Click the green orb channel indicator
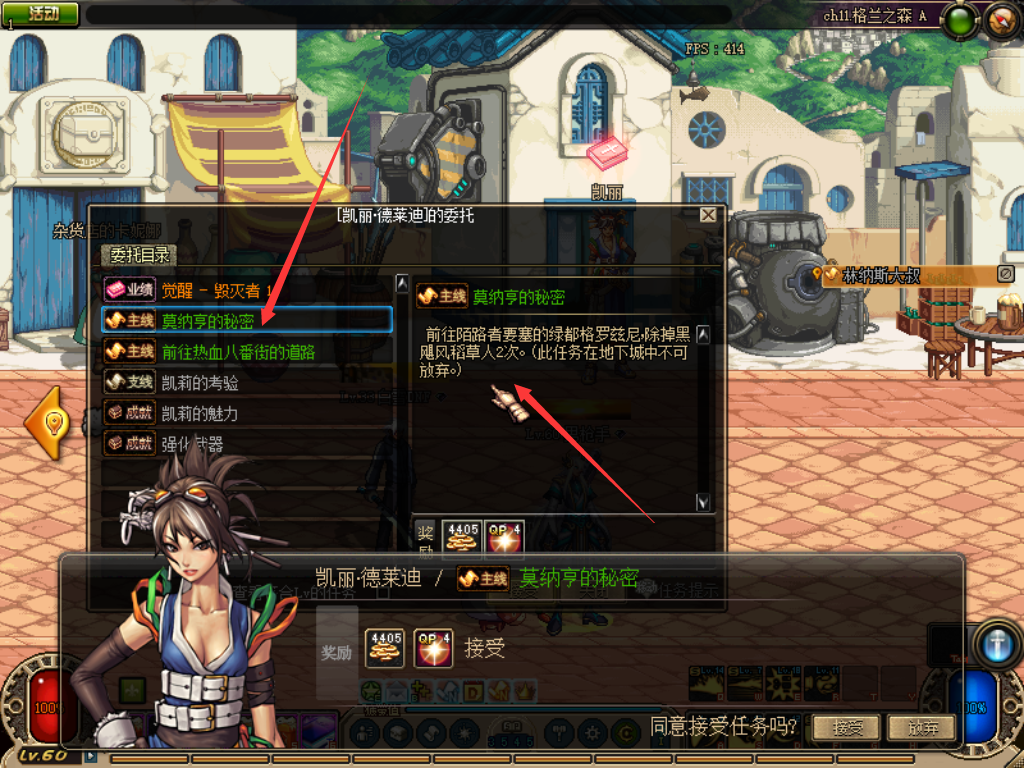 point(961,20)
